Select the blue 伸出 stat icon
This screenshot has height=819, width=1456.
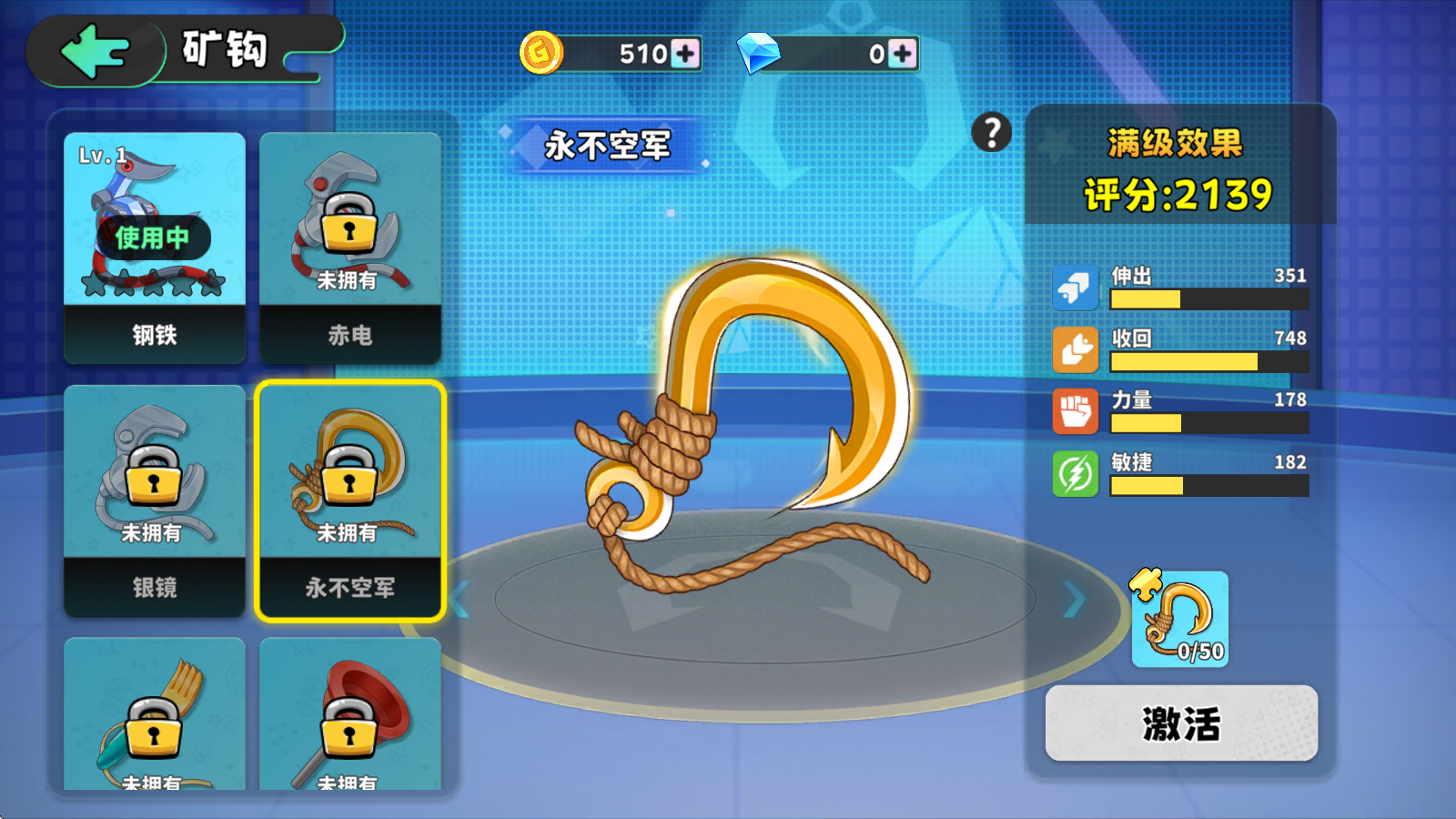[1076, 287]
